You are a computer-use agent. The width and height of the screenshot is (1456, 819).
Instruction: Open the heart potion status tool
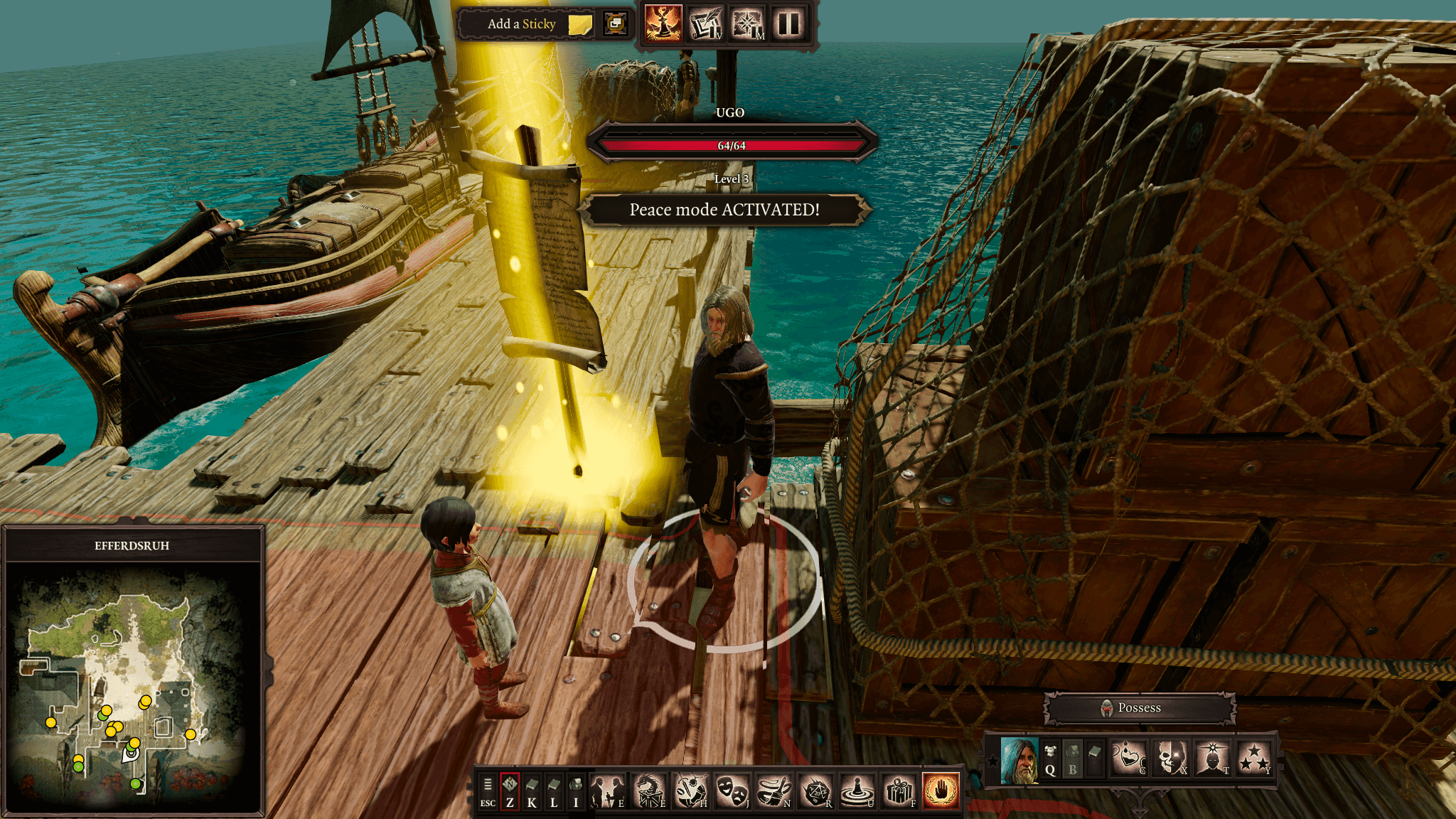pos(1129,759)
